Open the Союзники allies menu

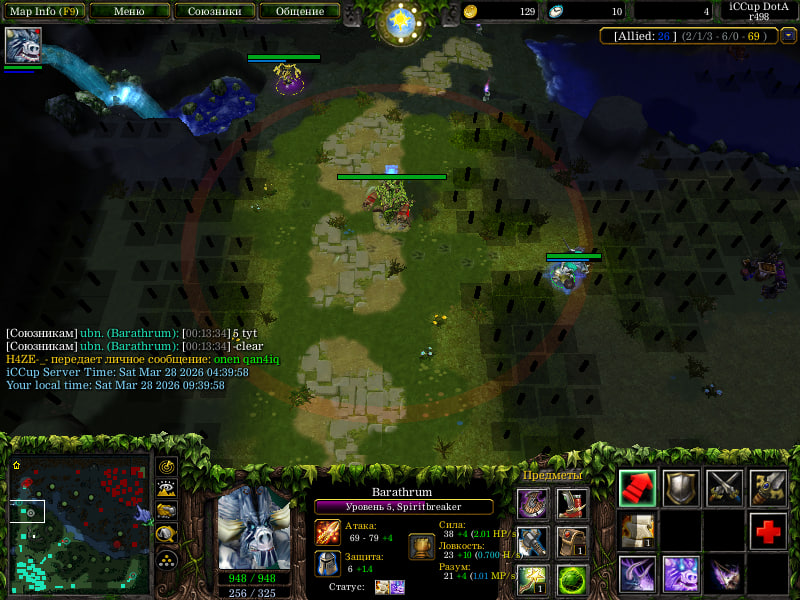[214, 11]
